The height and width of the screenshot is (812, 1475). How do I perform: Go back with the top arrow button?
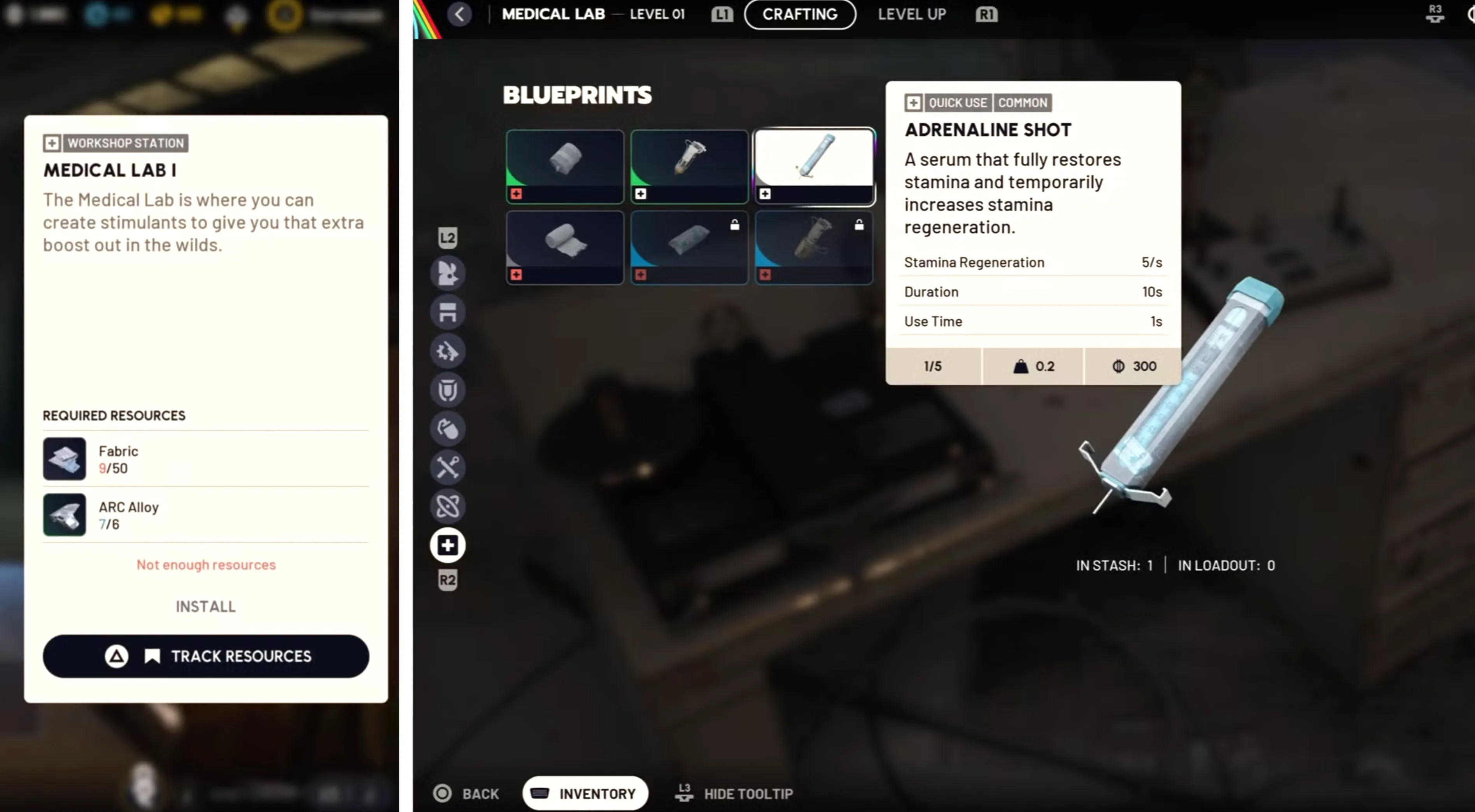click(459, 14)
